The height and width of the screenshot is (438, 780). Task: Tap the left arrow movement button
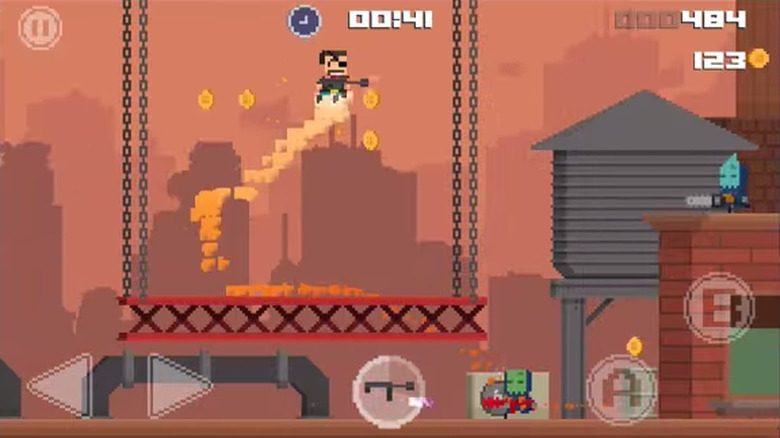[x=60, y=386]
